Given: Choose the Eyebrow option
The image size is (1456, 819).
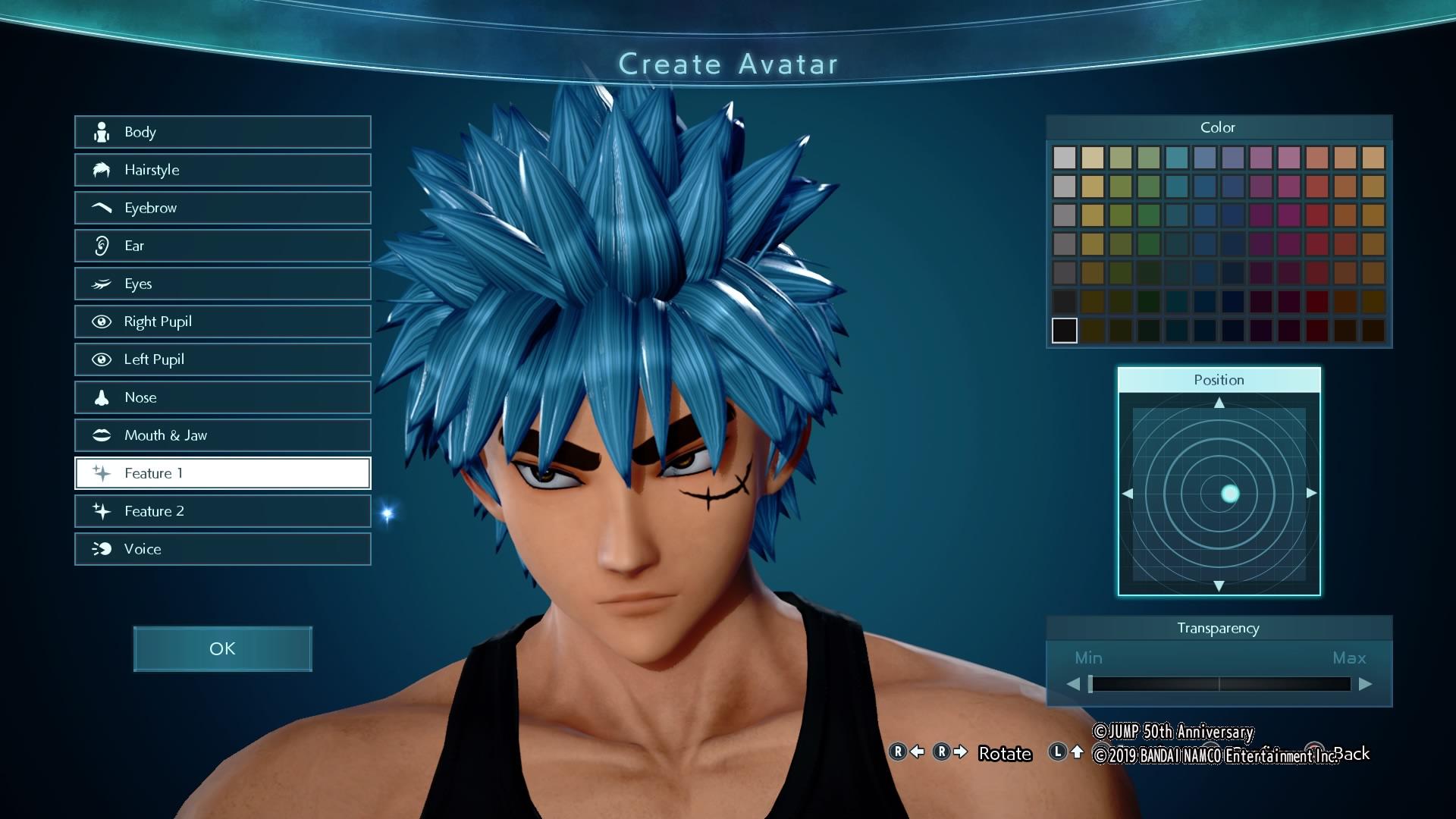Looking at the screenshot, I should [x=222, y=208].
